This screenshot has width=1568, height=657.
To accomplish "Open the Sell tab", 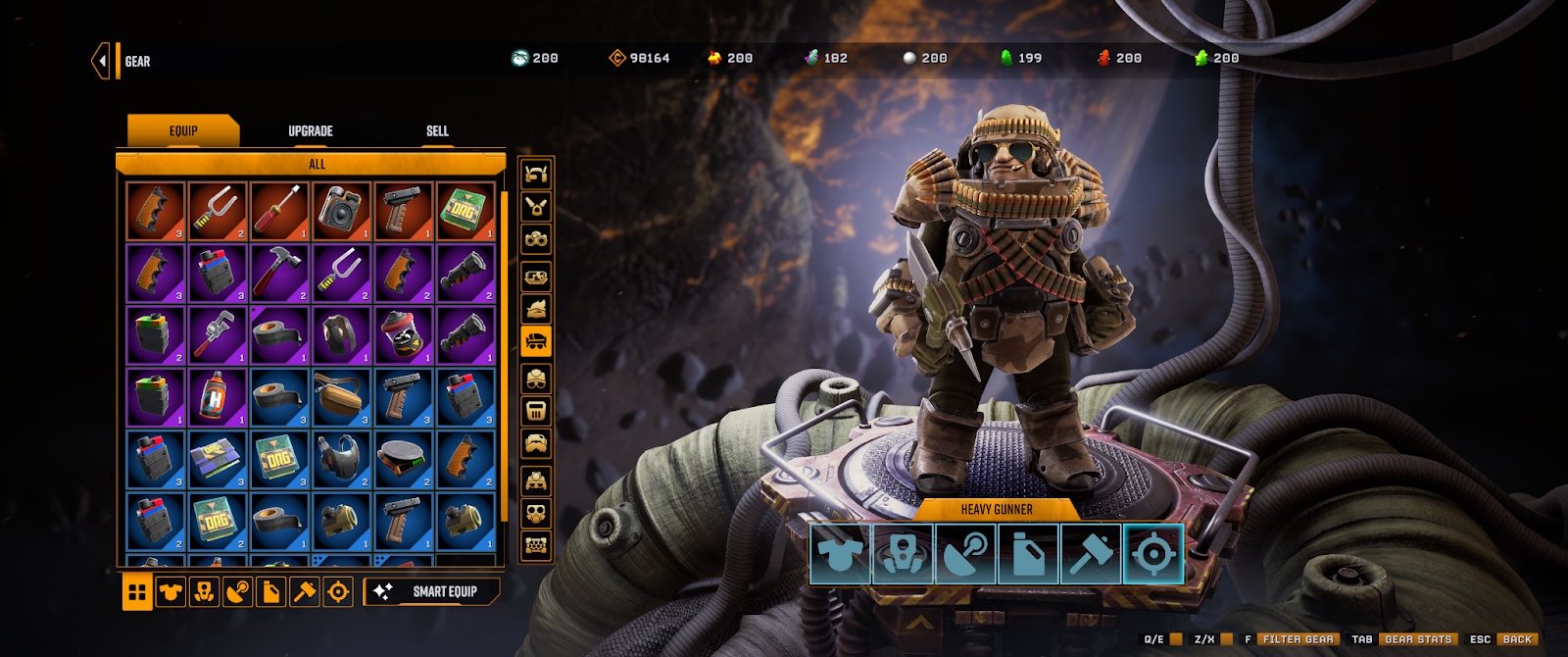I will click(x=437, y=131).
